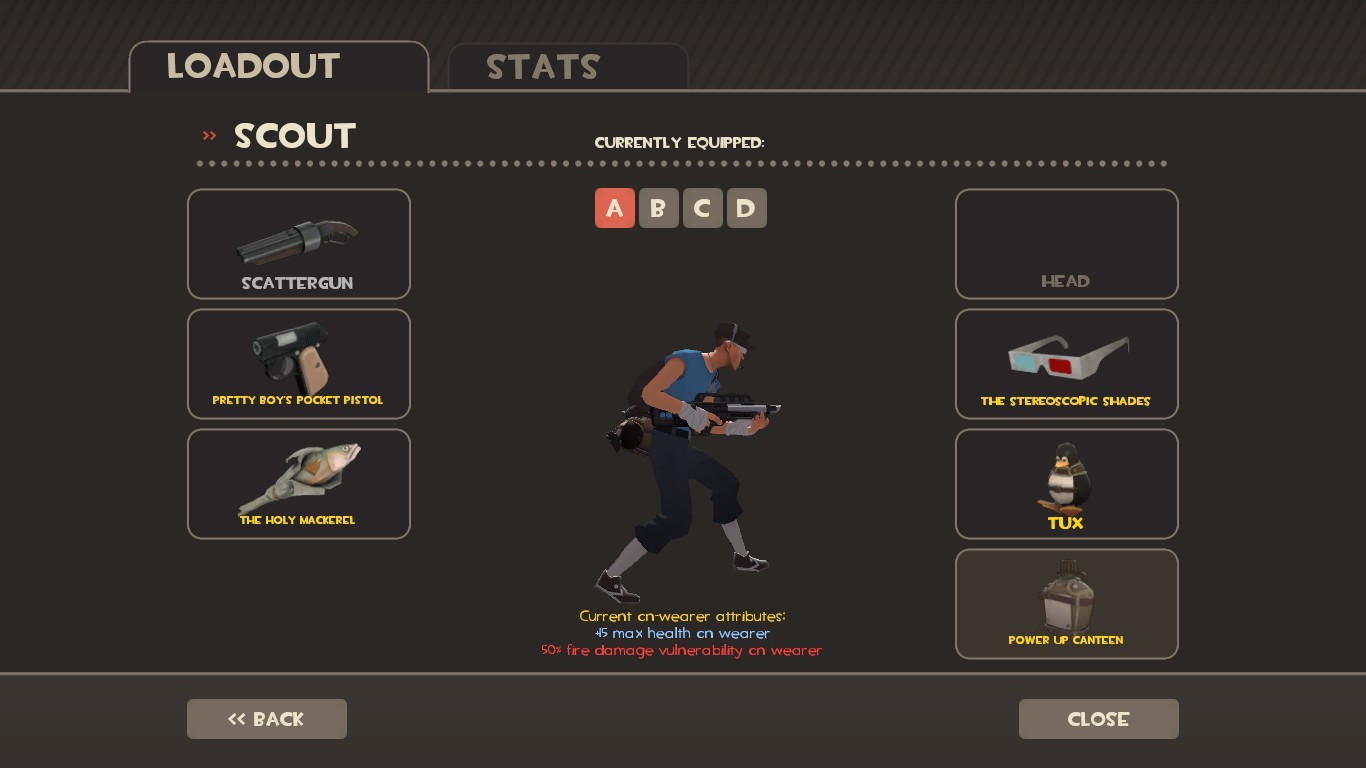Open the STATS tab

click(x=542, y=68)
